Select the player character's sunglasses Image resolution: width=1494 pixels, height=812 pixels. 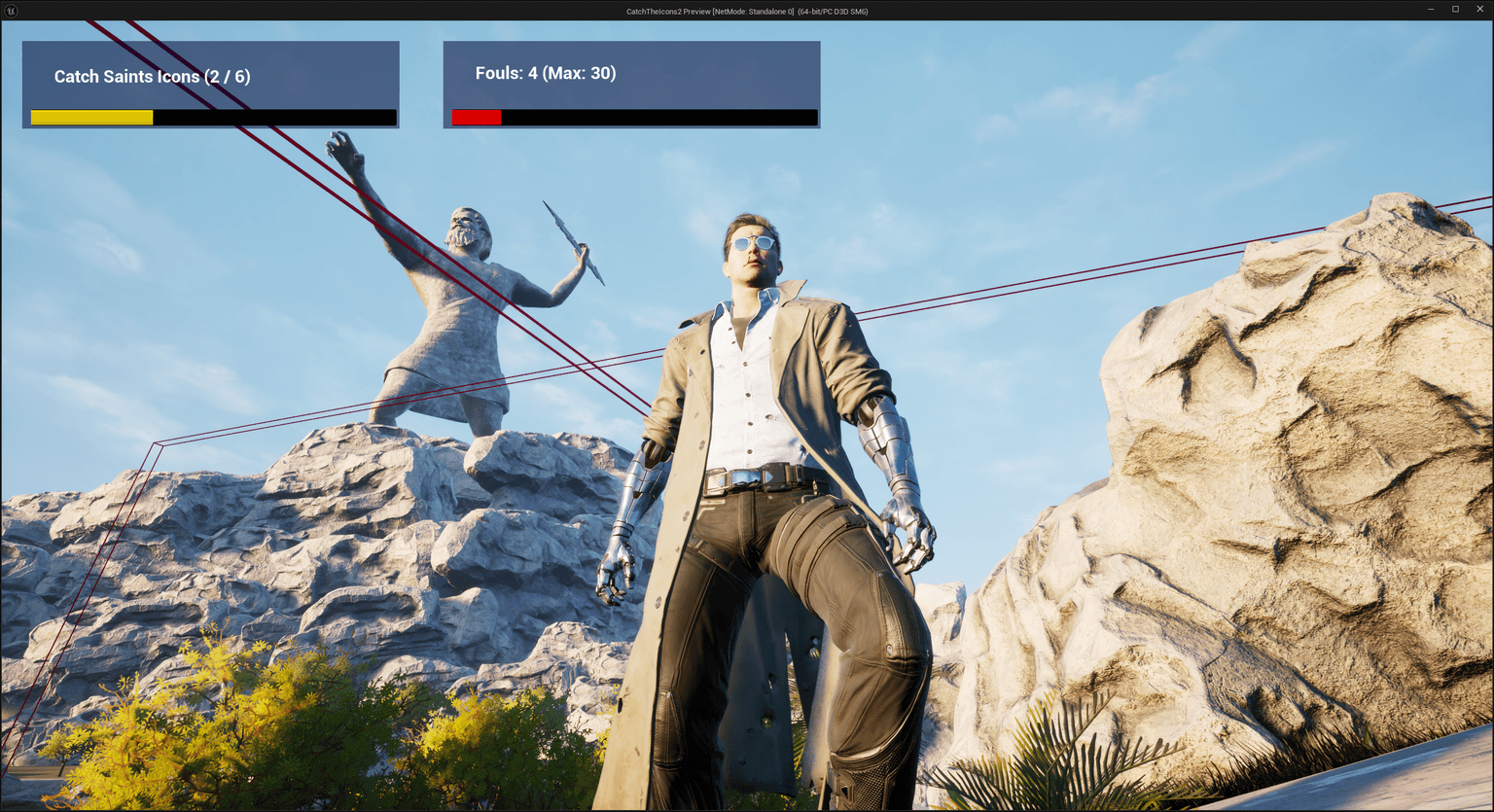[754, 244]
